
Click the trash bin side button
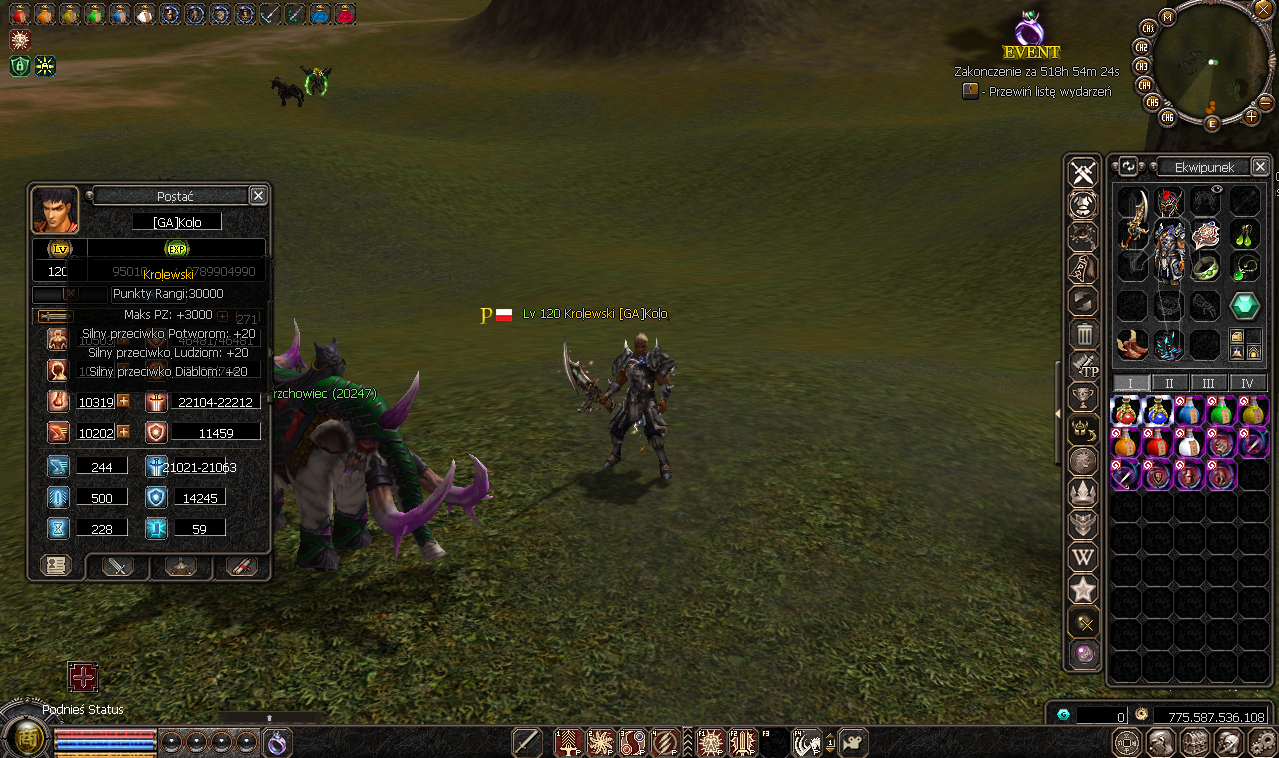pyautogui.click(x=1084, y=333)
